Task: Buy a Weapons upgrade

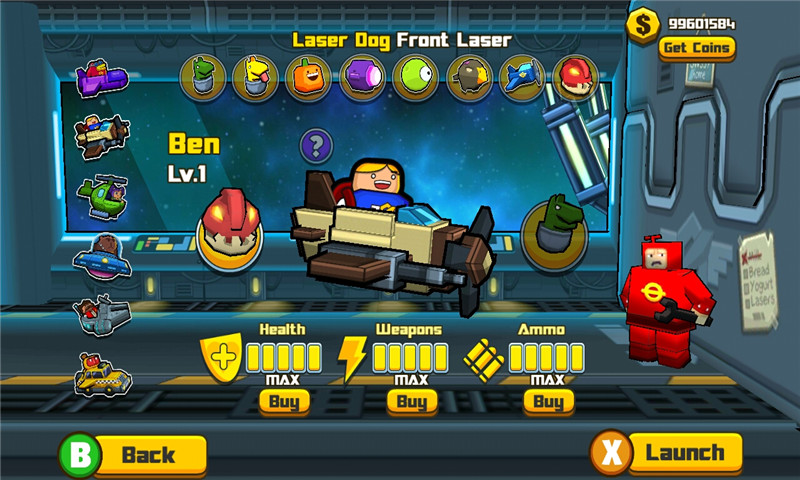Action: [412, 402]
